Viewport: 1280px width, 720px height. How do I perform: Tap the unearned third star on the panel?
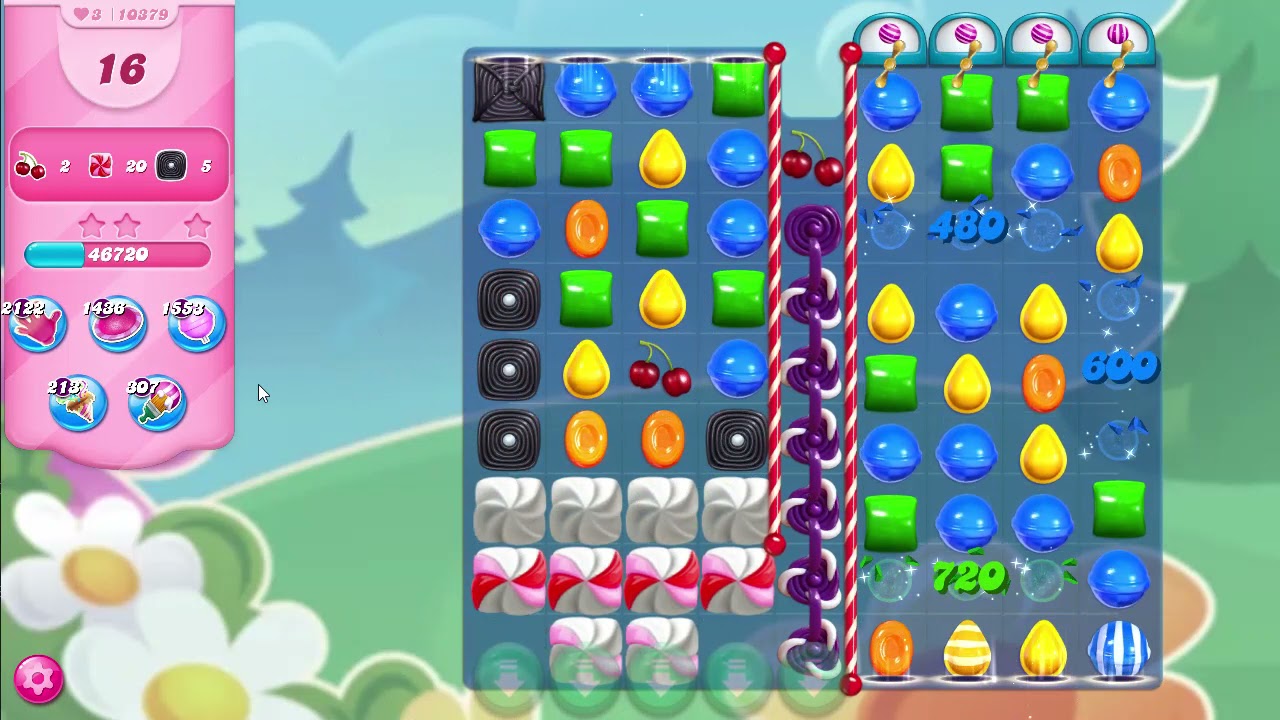click(196, 226)
